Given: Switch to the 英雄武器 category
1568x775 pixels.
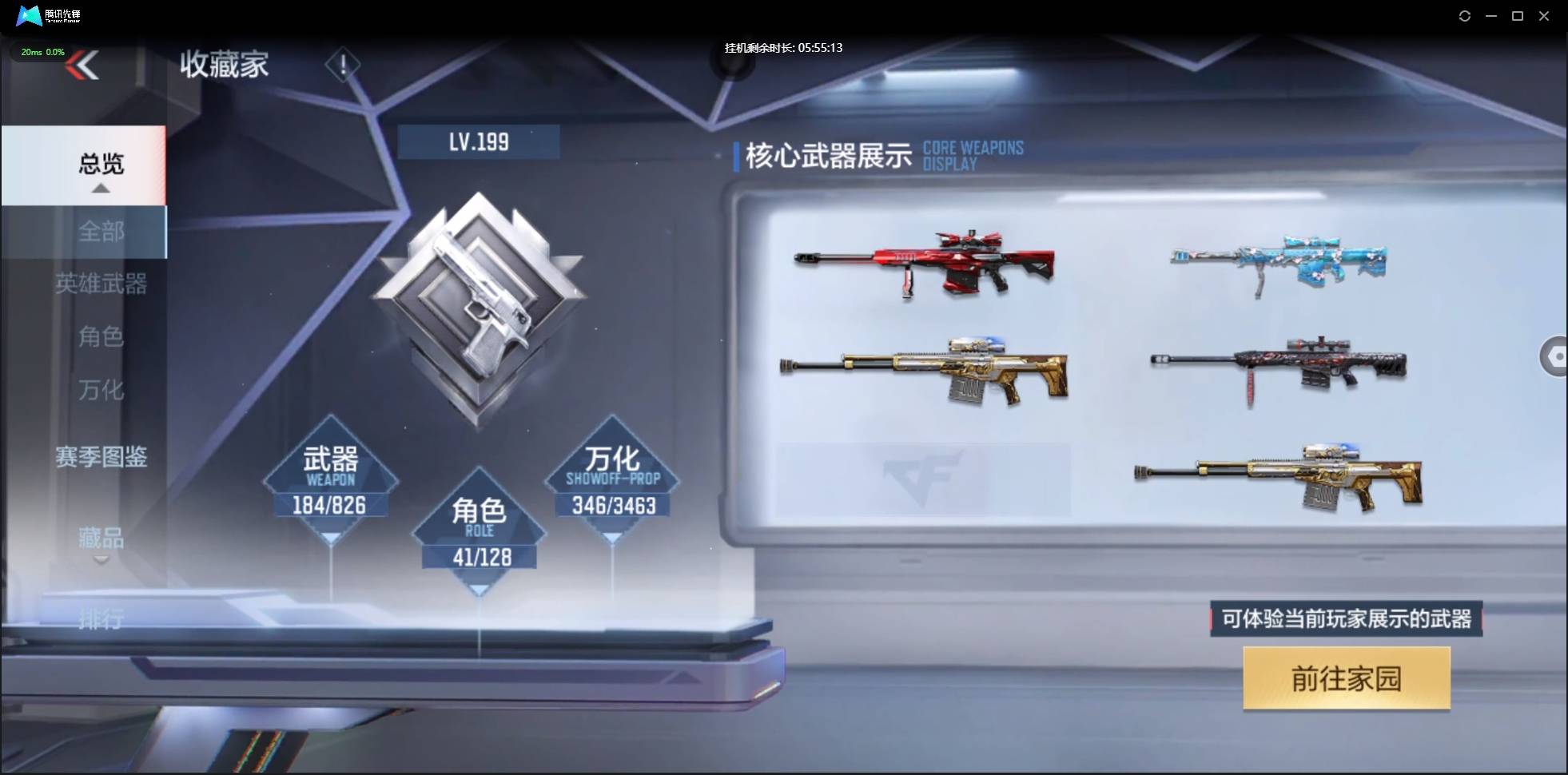Looking at the screenshot, I should point(101,285).
